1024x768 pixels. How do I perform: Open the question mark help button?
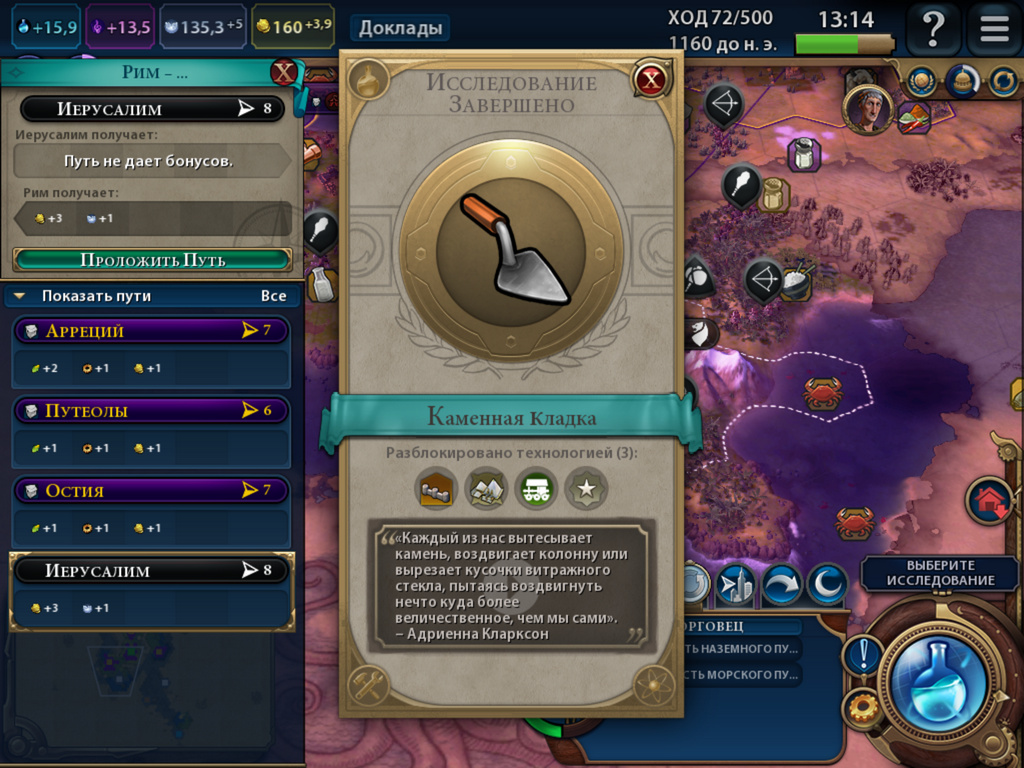932,28
